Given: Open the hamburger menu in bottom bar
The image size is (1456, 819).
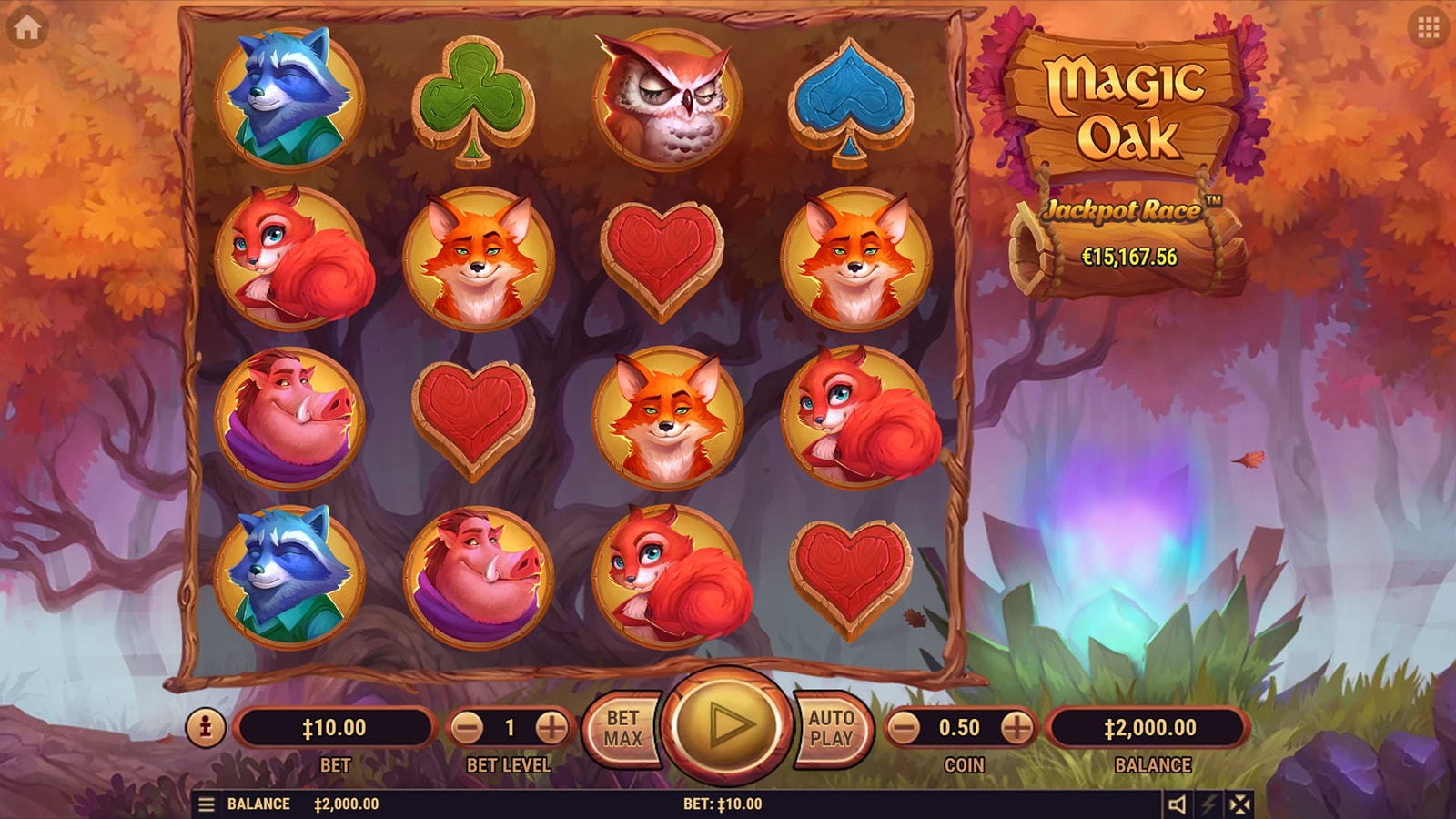Looking at the screenshot, I should (x=207, y=804).
